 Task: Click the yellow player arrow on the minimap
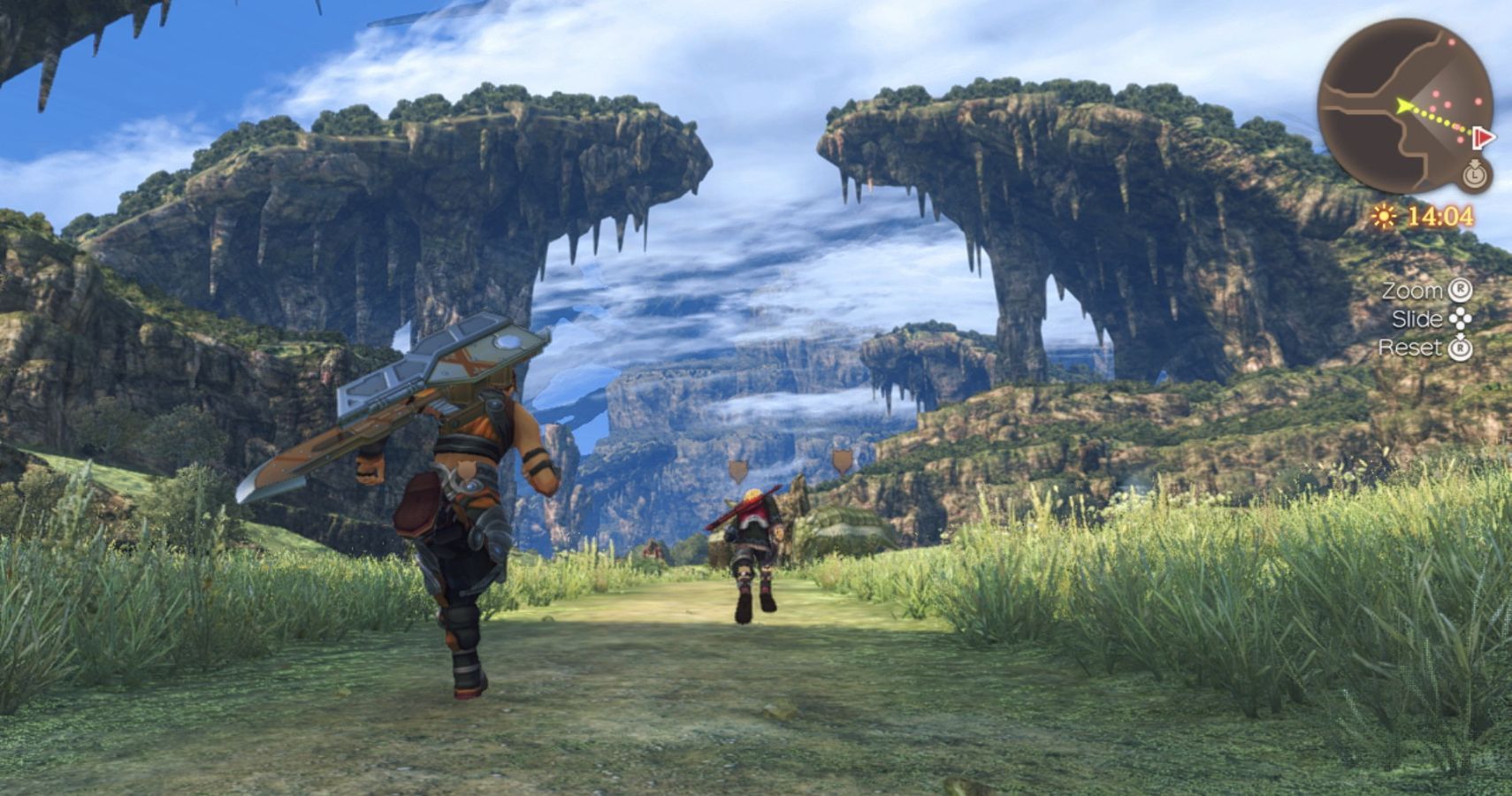tap(1403, 106)
